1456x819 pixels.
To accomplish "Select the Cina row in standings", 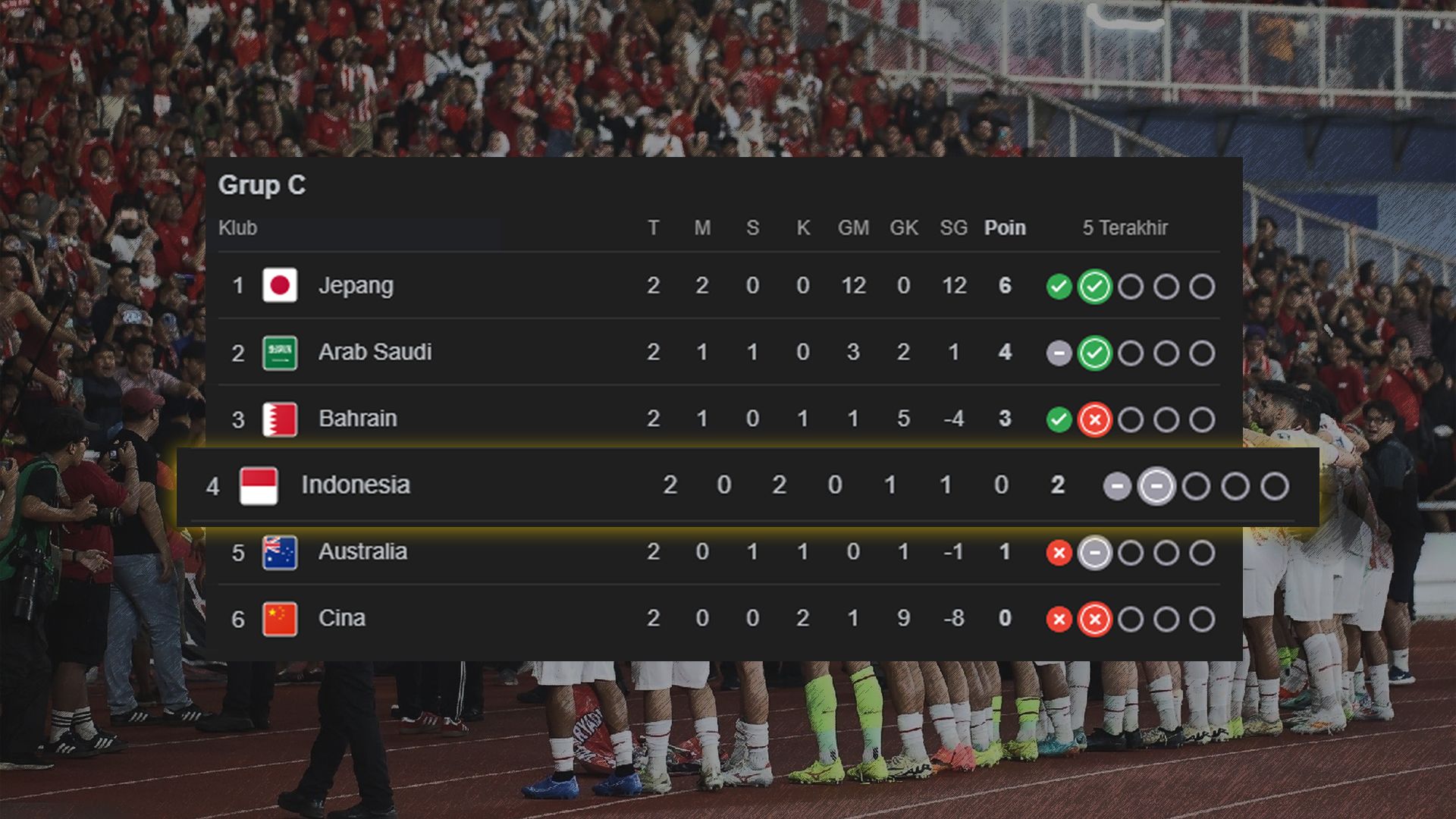I will pyautogui.click(x=341, y=619).
